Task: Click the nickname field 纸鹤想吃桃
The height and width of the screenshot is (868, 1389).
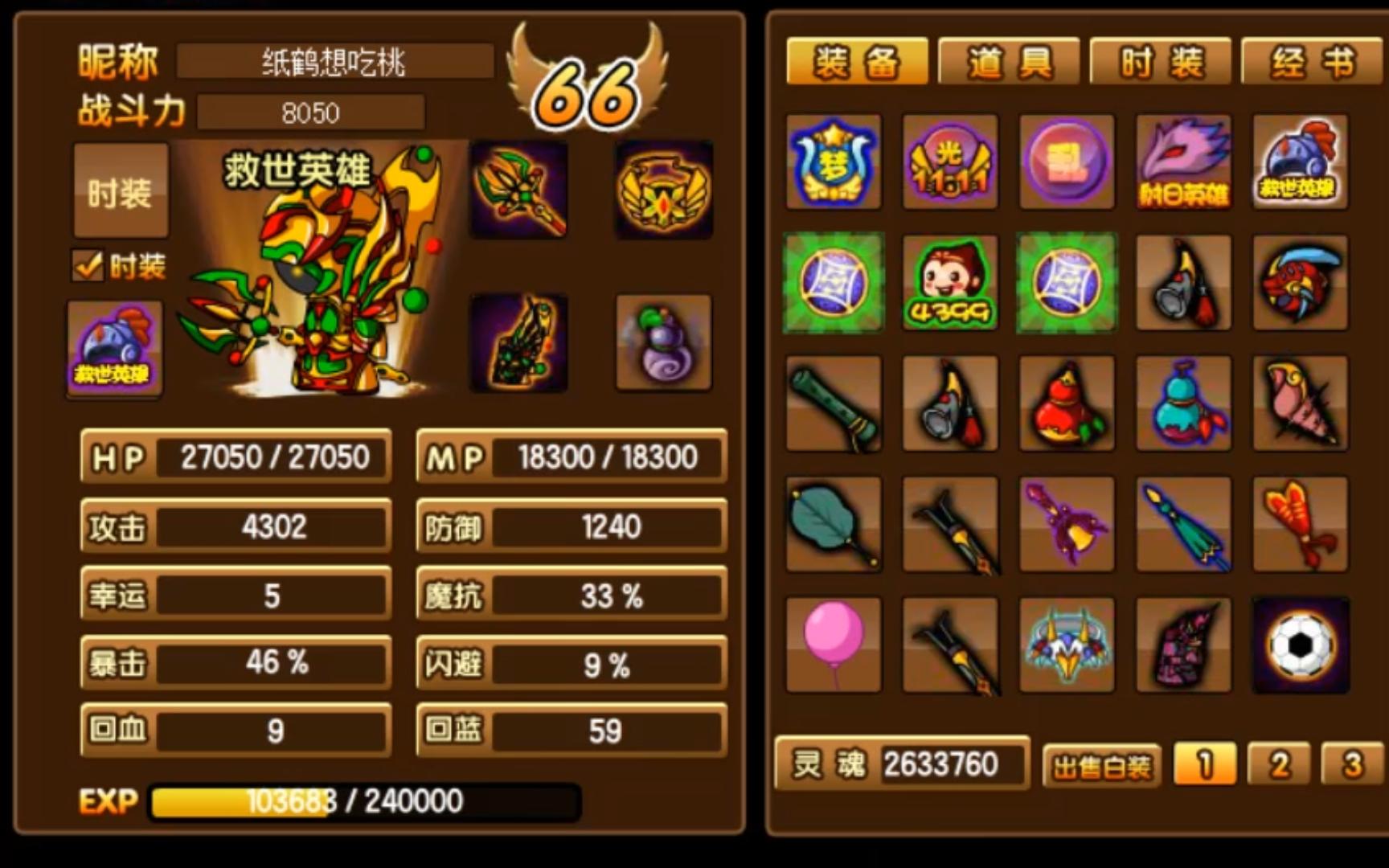Action: coord(335,59)
